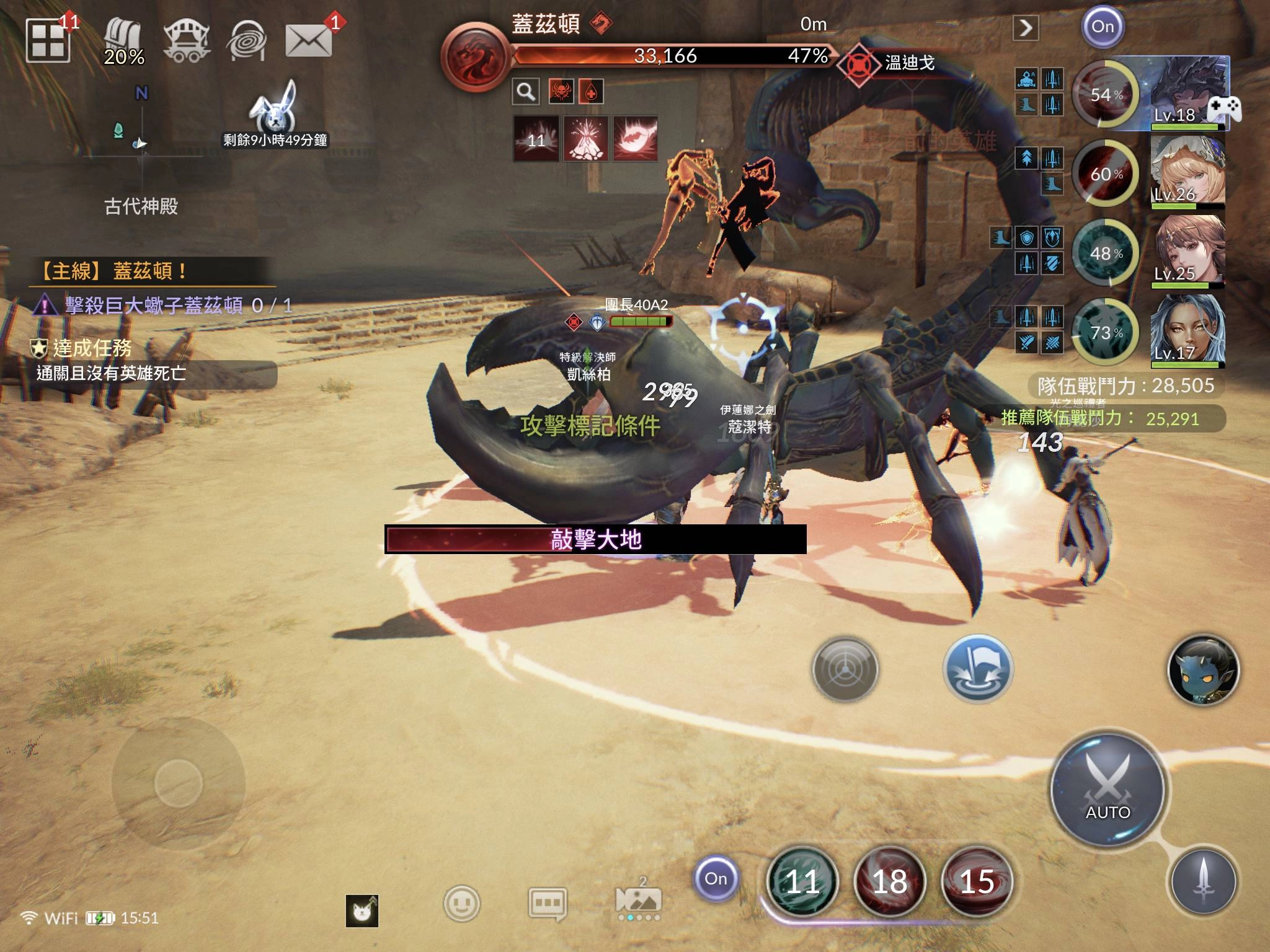Open the mail envelope icon

click(x=308, y=41)
